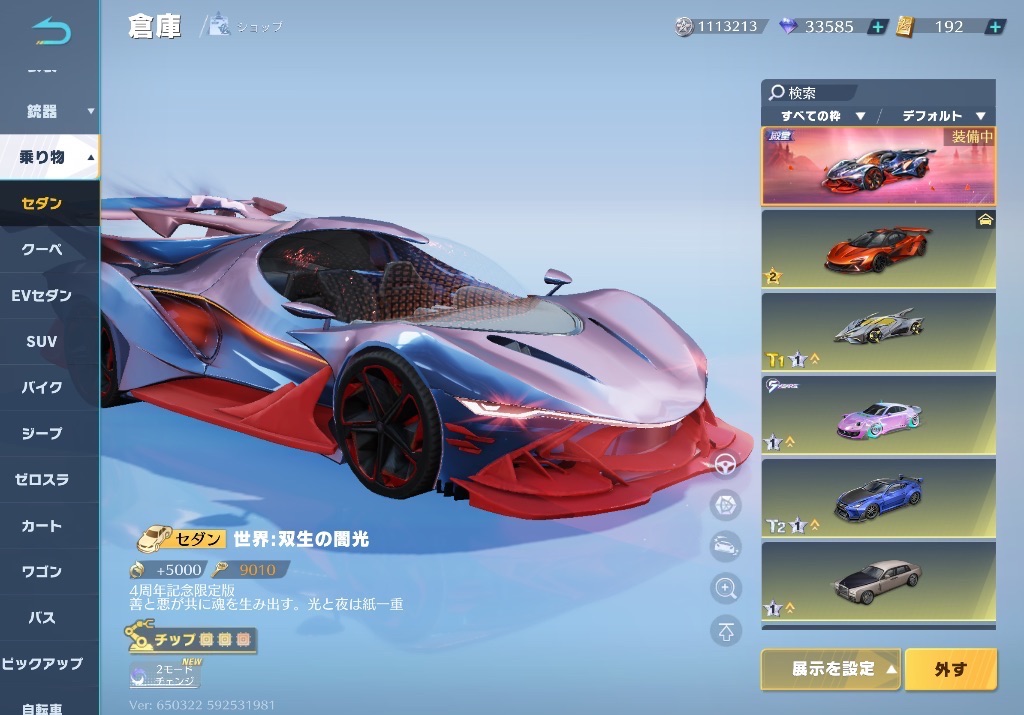This screenshot has height=715, width=1024.
Task: Open the バス category
Action: point(43,618)
